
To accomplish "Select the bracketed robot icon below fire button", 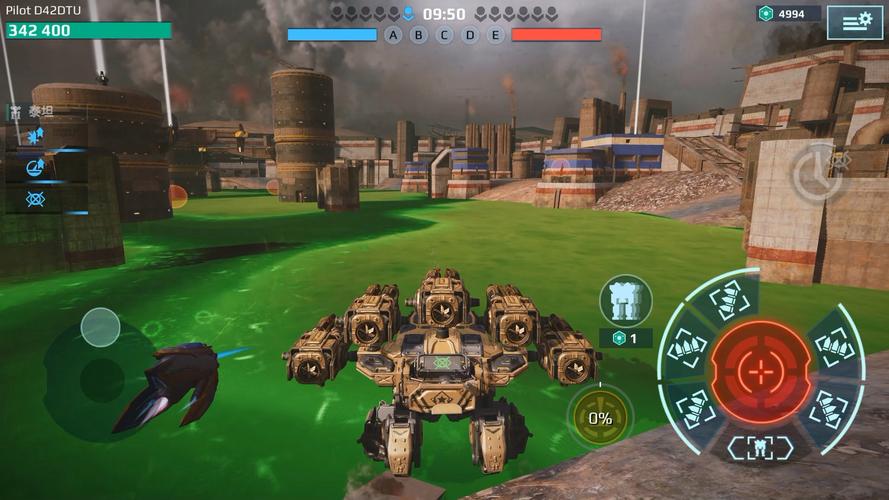I will point(760,447).
